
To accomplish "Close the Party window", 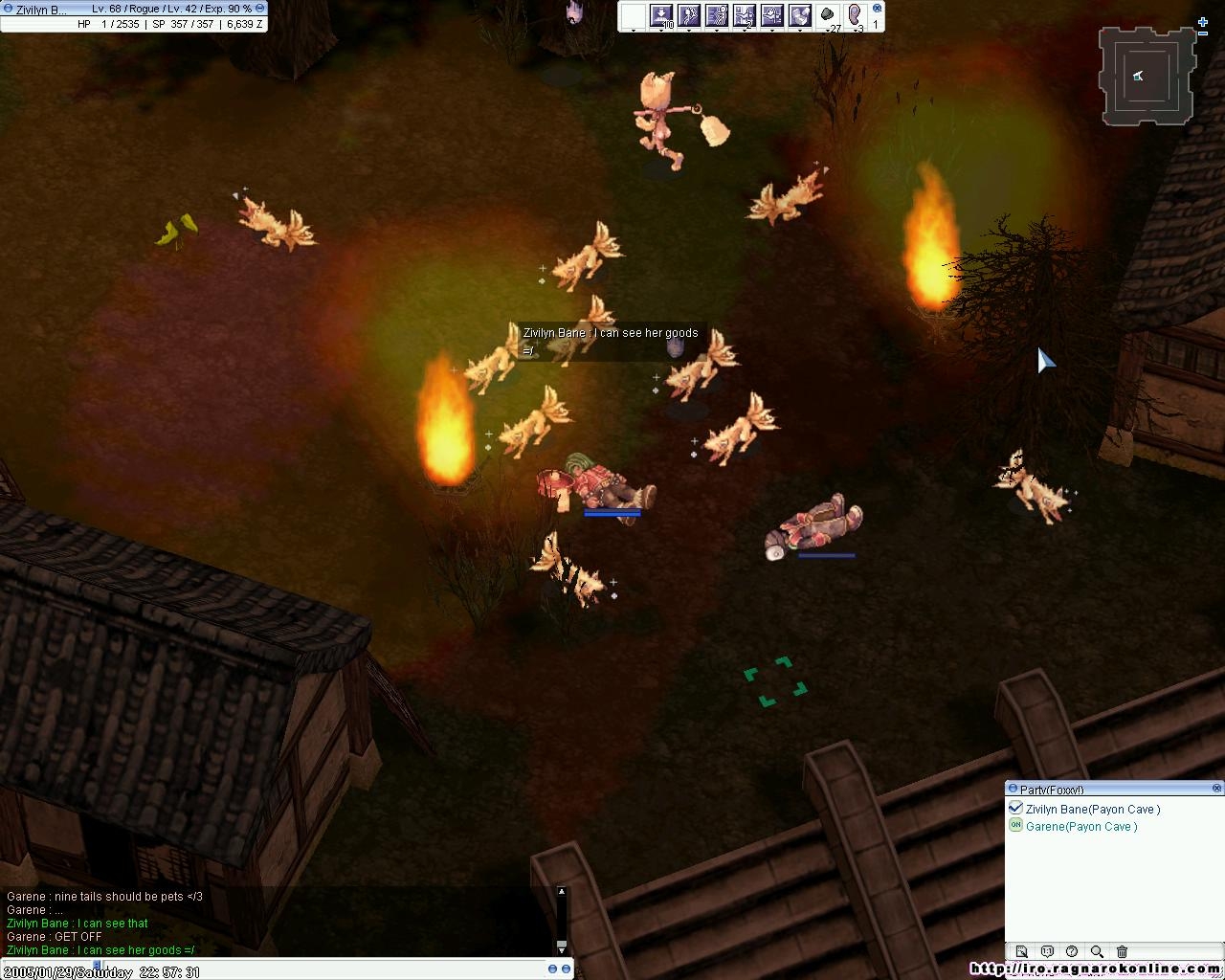I will point(1216,789).
